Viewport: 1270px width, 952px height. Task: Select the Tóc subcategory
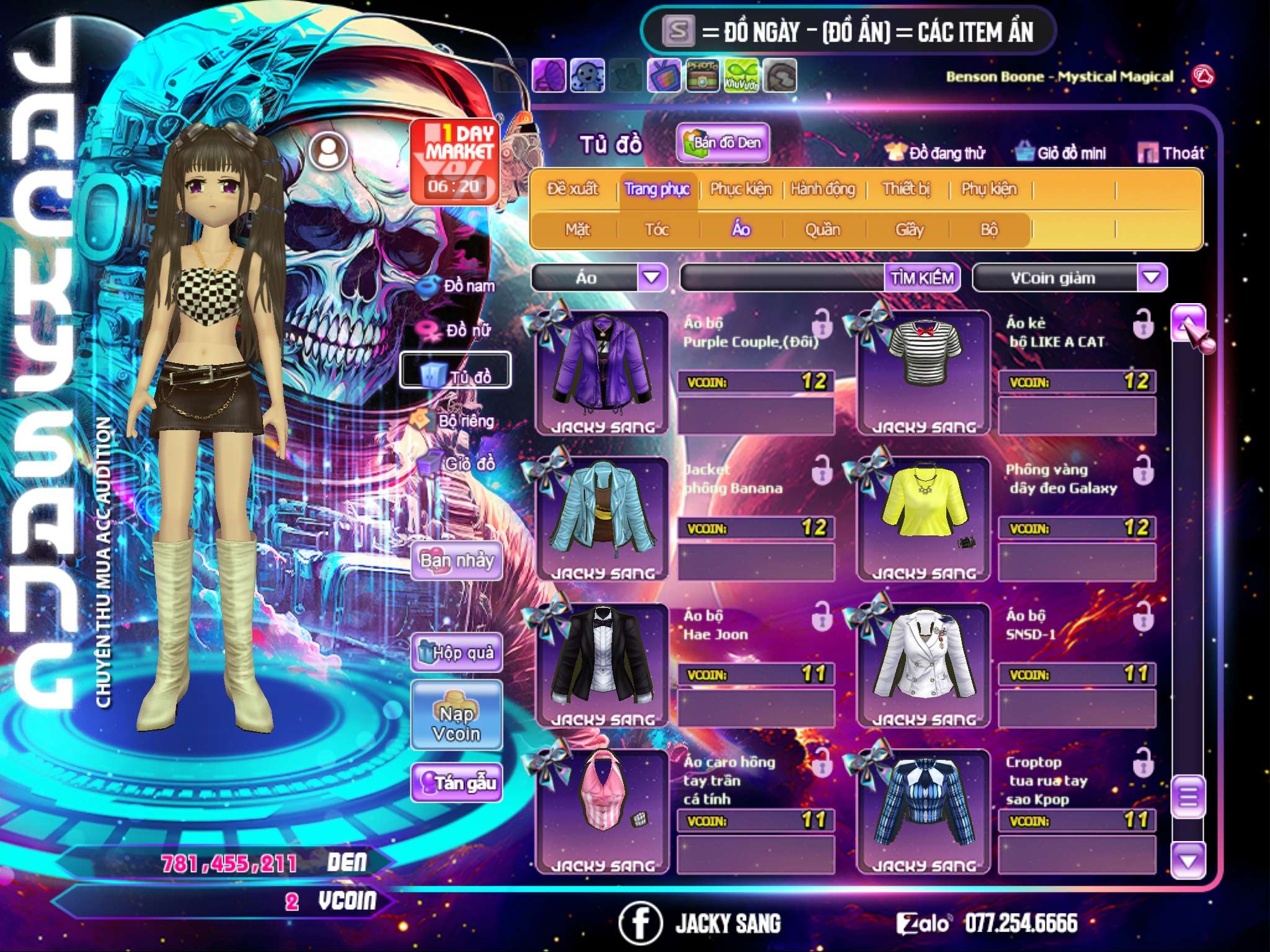click(657, 230)
